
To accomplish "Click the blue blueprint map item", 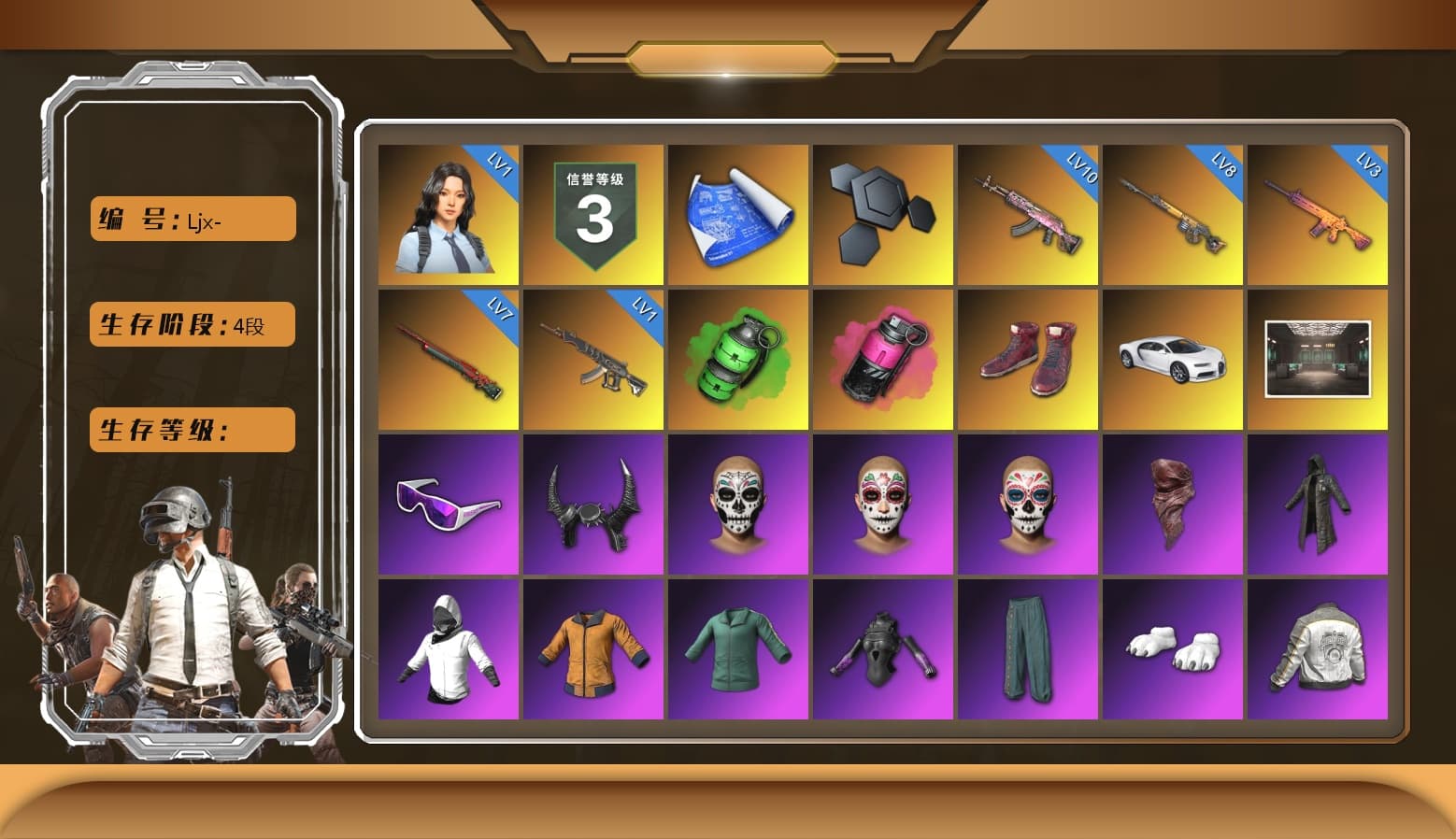I will click(739, 213).
